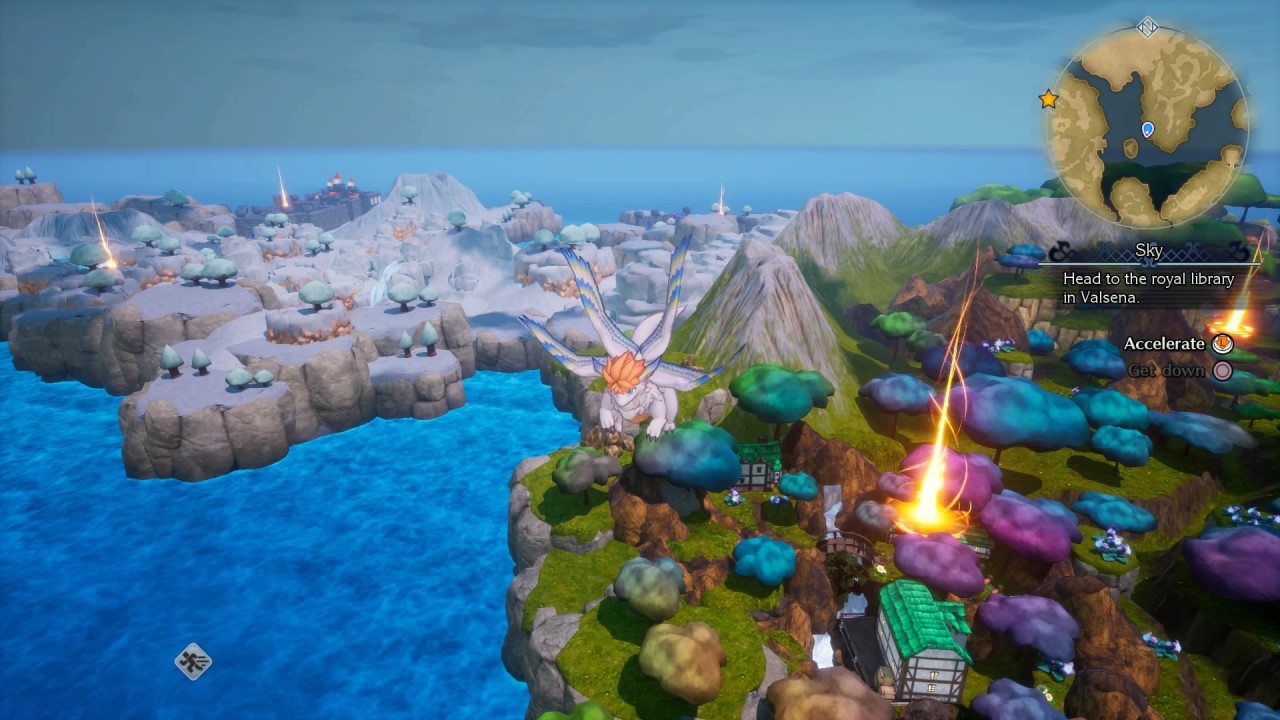Open the circular world minimap
The width and height of the screenshot is (1280, 720).
tap(1147, 127)
